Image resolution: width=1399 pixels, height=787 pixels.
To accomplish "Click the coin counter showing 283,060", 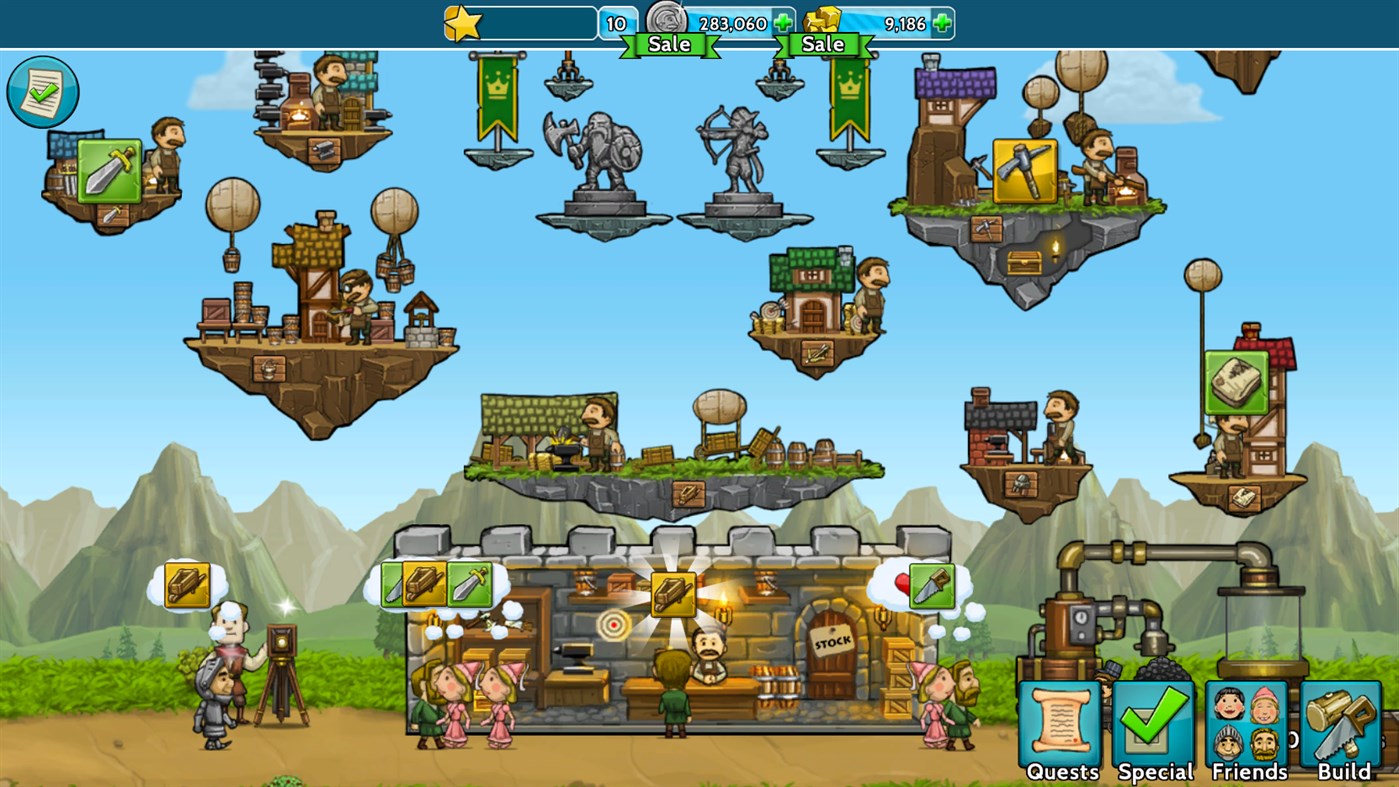I will tap(731, 22).
